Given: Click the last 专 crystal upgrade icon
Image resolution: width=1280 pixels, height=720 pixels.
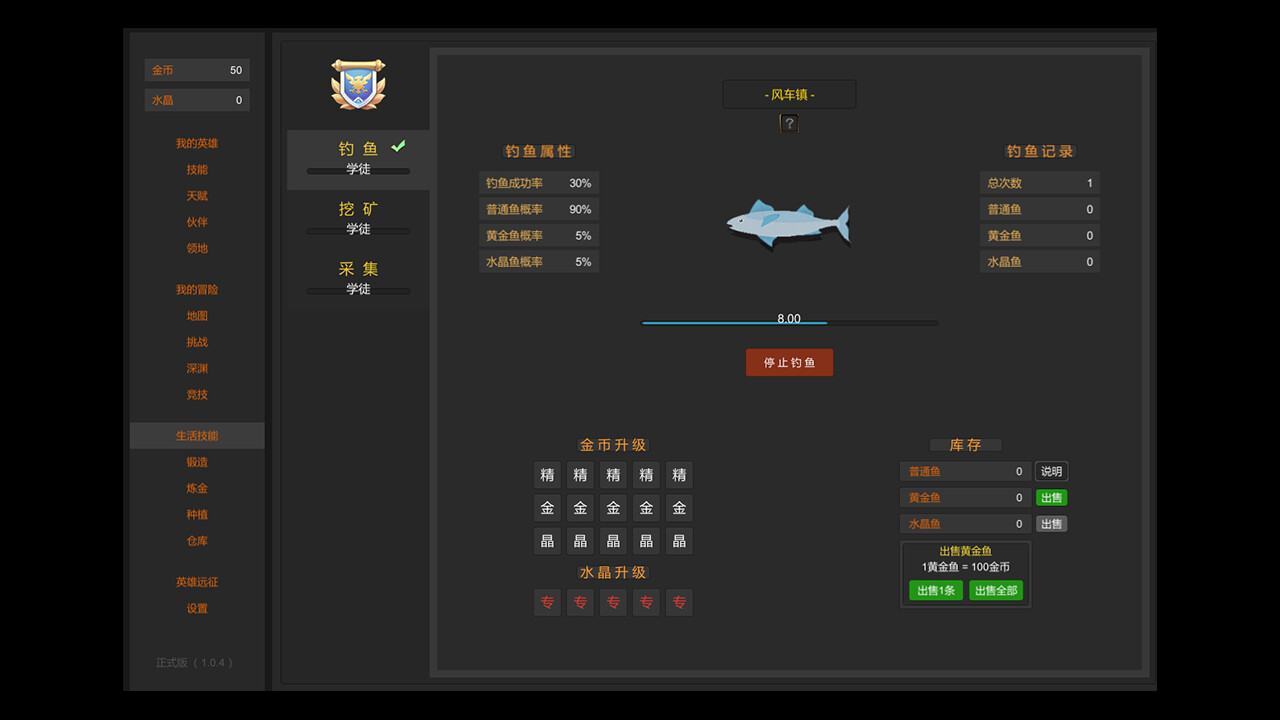Looking at the screenshot, I should [x=679, y=602].
